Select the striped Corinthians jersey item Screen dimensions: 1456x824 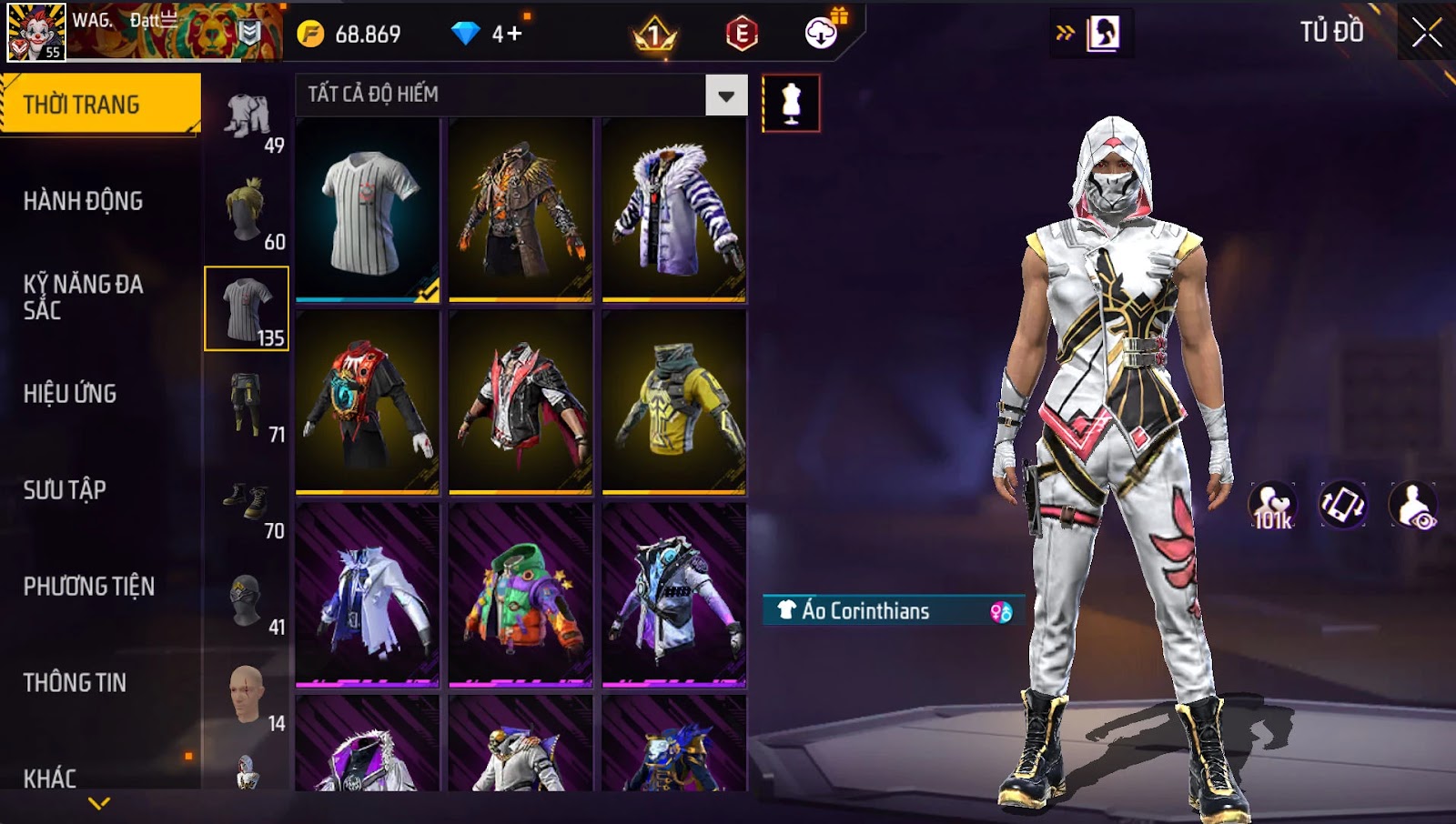(x=368, y=211)
